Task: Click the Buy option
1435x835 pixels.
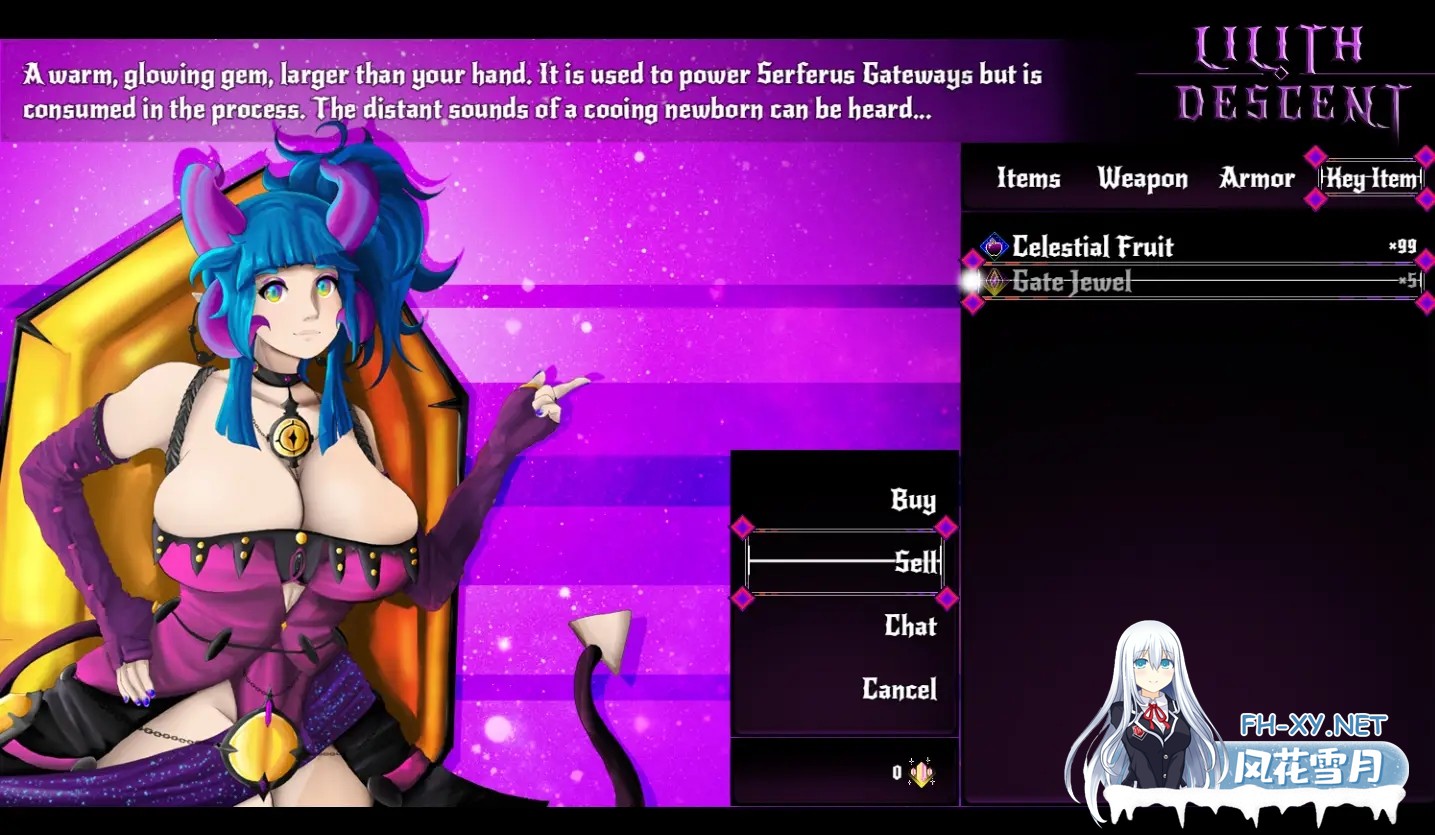Action: pyautogui.click(x=911, y=499)
